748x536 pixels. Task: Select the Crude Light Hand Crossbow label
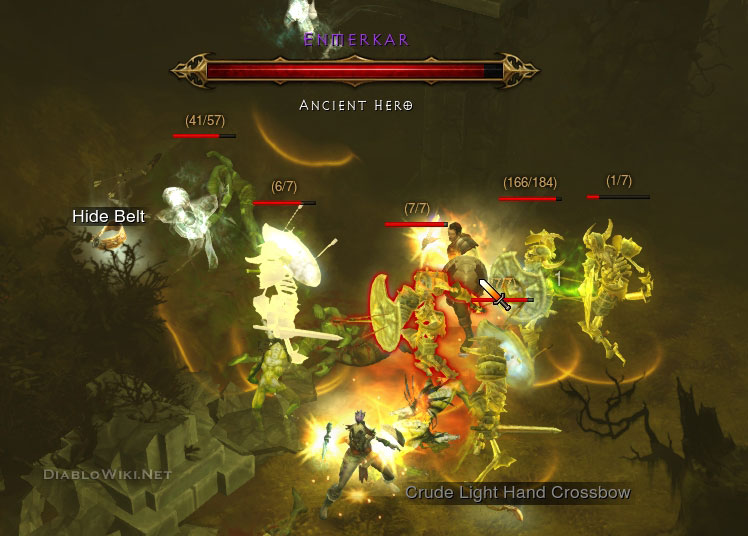[x=517, y=492]
